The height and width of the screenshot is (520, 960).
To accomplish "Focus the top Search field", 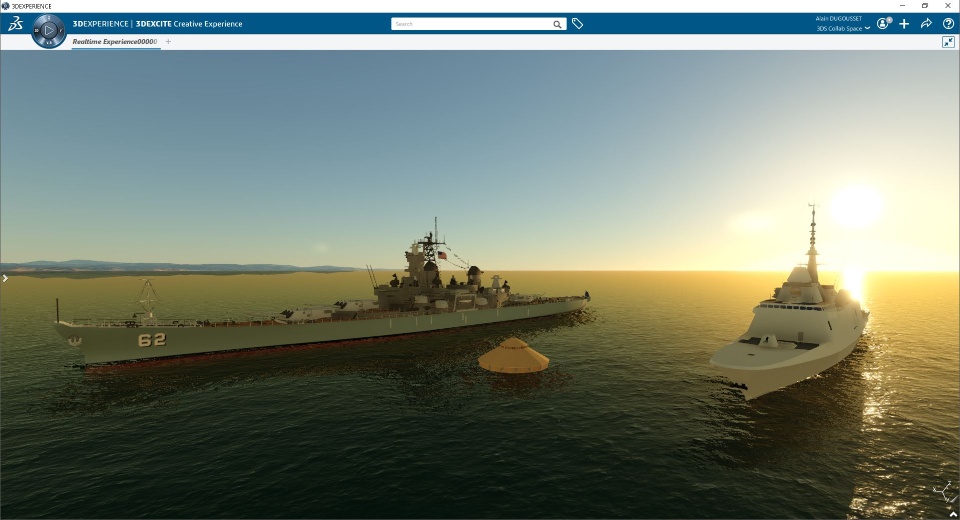I will 470,24.
